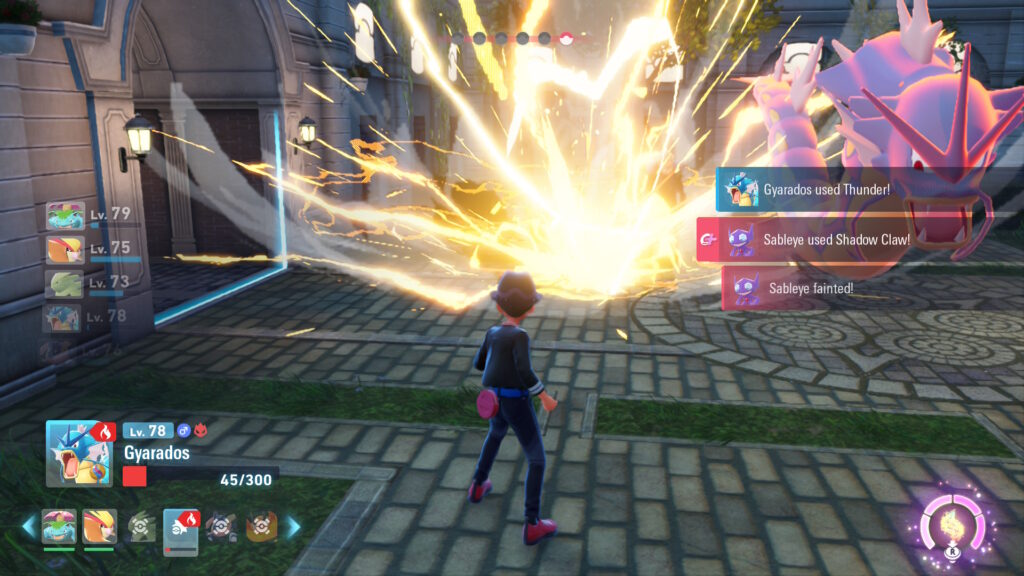The image size is (1024, 576).
Task: Click the left arrow of the party bar
Action: pos(28,527)
